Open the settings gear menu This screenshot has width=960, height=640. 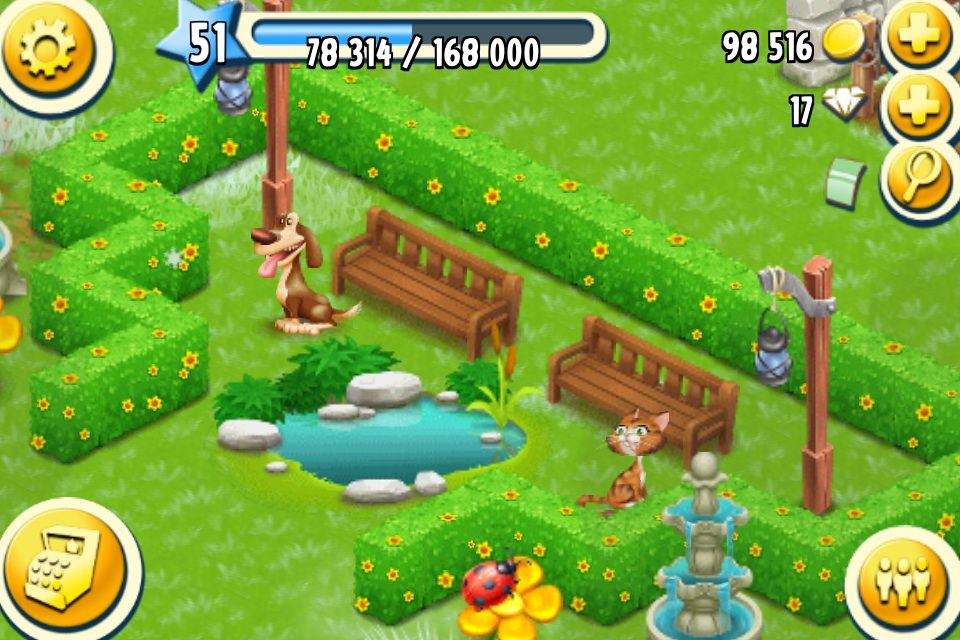coord(48,48)
